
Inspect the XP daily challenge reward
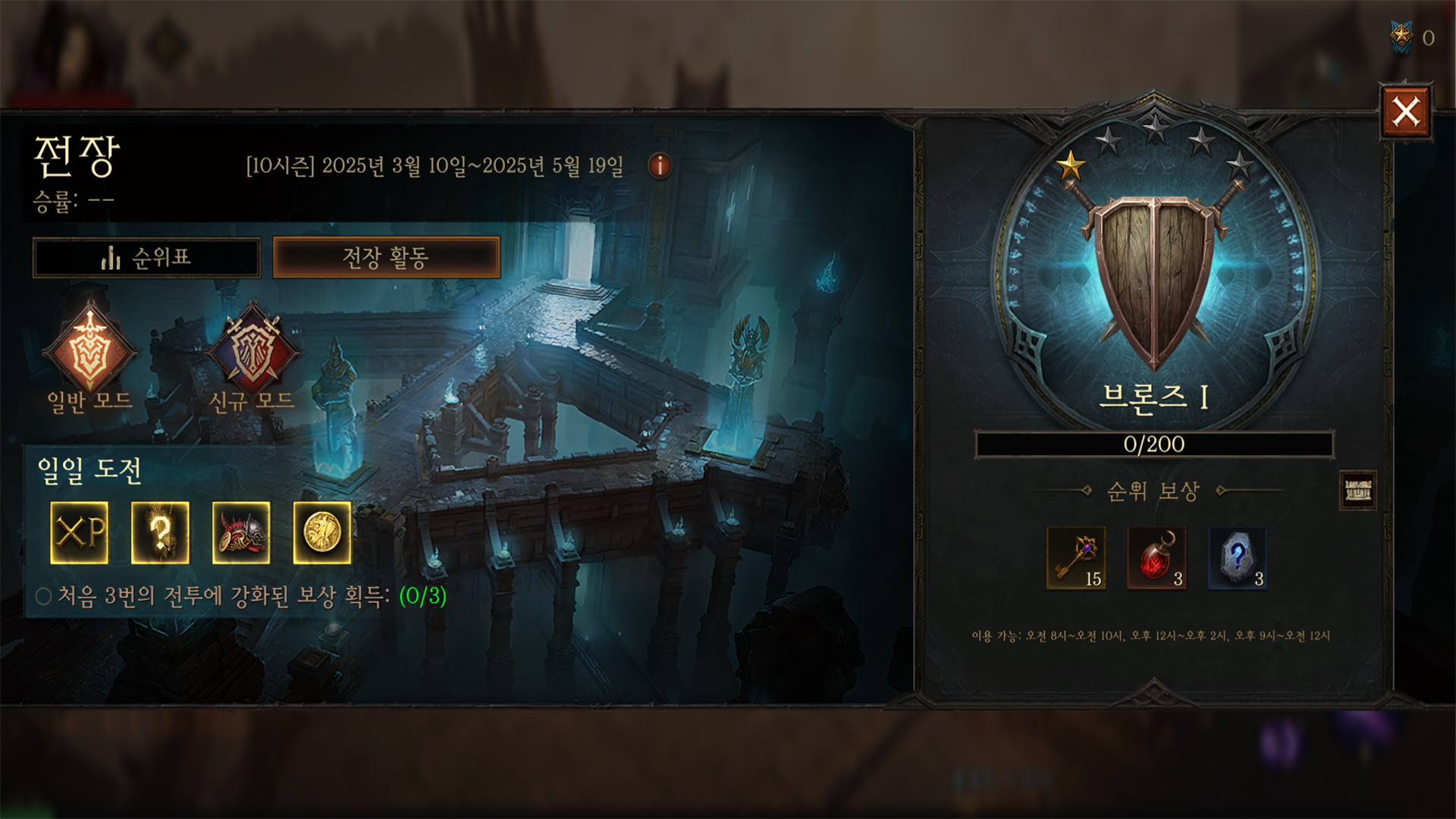tap(80, 532)
